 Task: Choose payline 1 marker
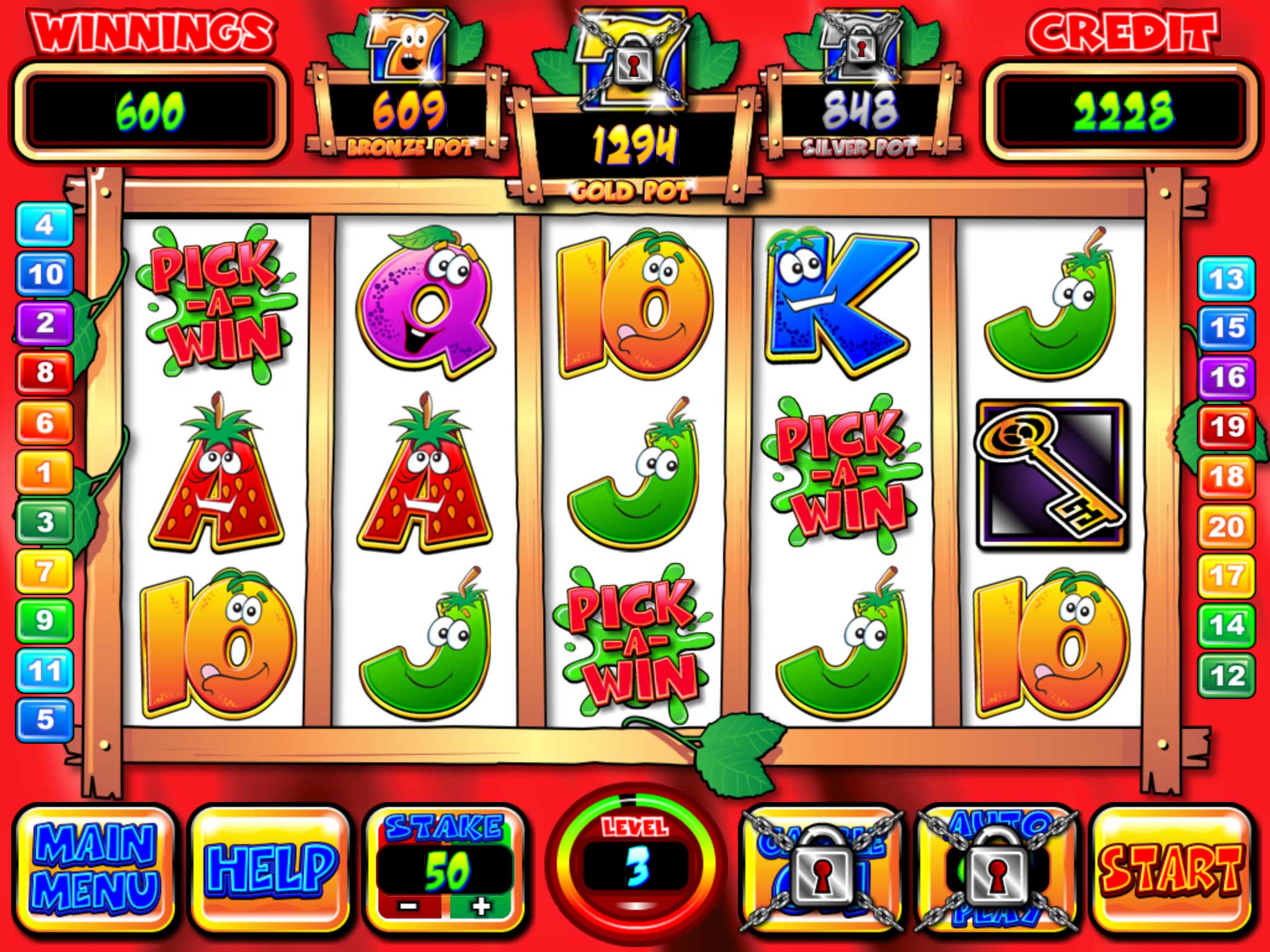coord(45,472)
